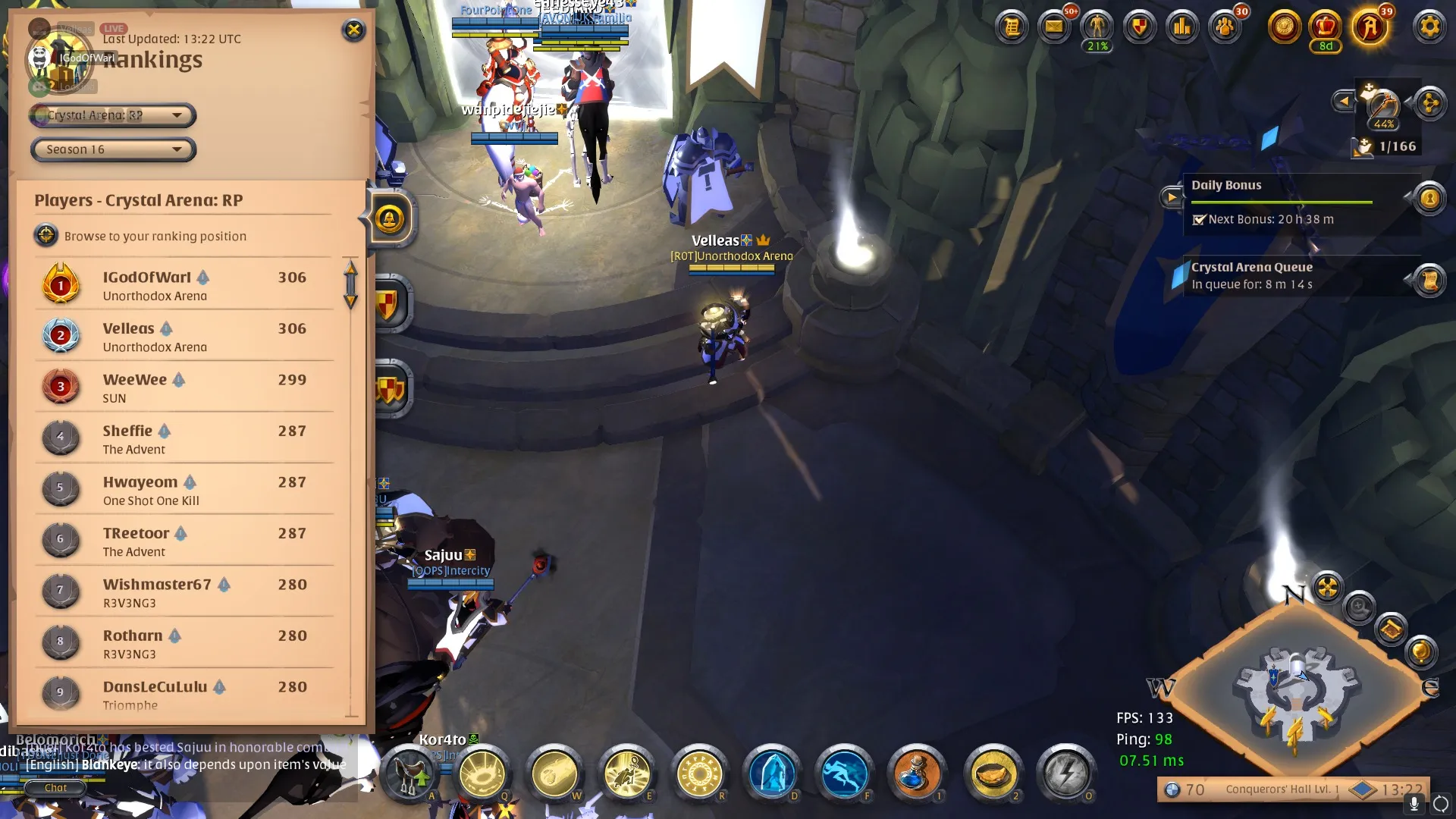Use the food bowl in slot 2
1456x819 pixels.
[993, 773]
